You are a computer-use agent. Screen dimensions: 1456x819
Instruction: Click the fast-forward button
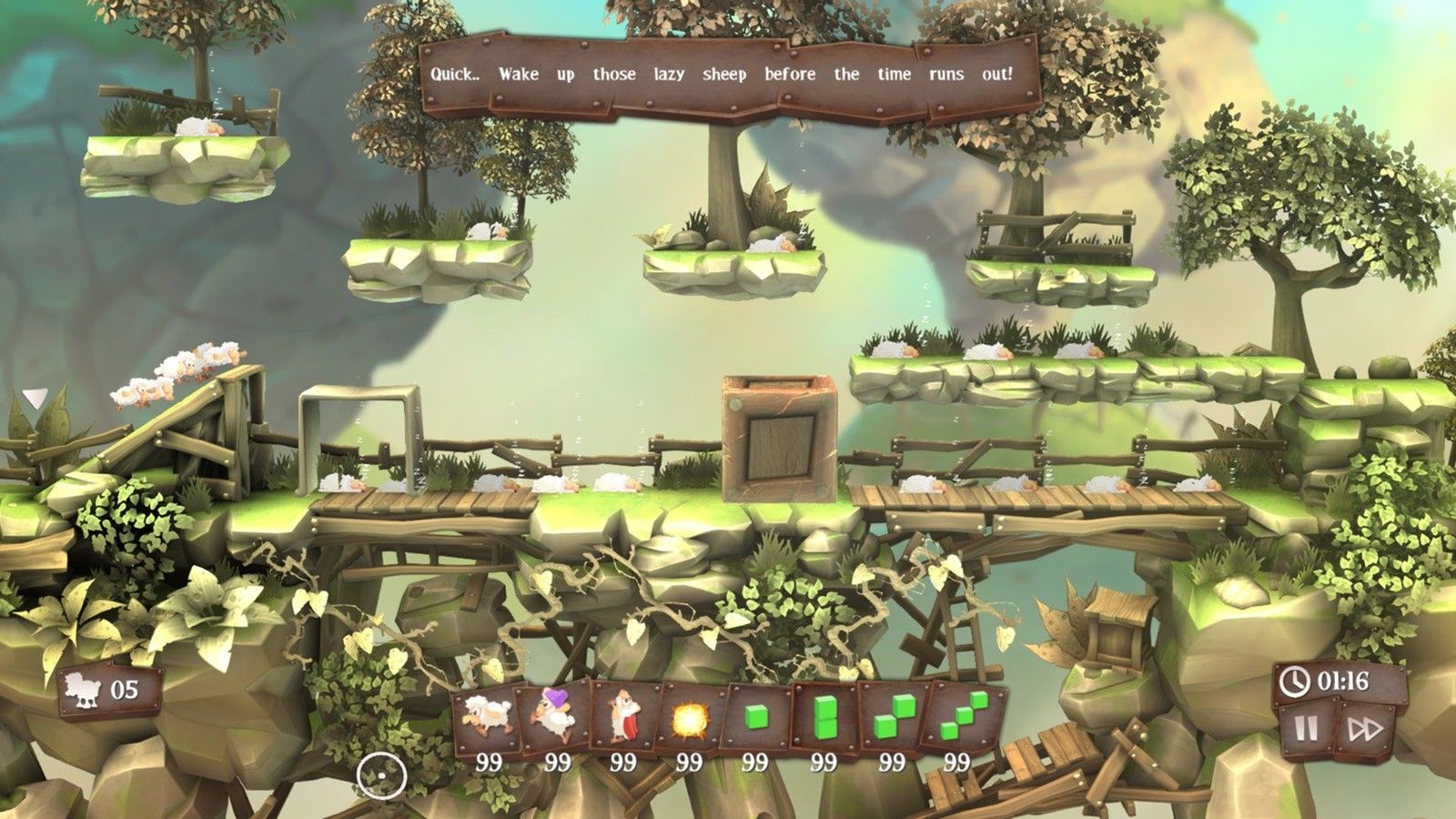click(1366, 729)
